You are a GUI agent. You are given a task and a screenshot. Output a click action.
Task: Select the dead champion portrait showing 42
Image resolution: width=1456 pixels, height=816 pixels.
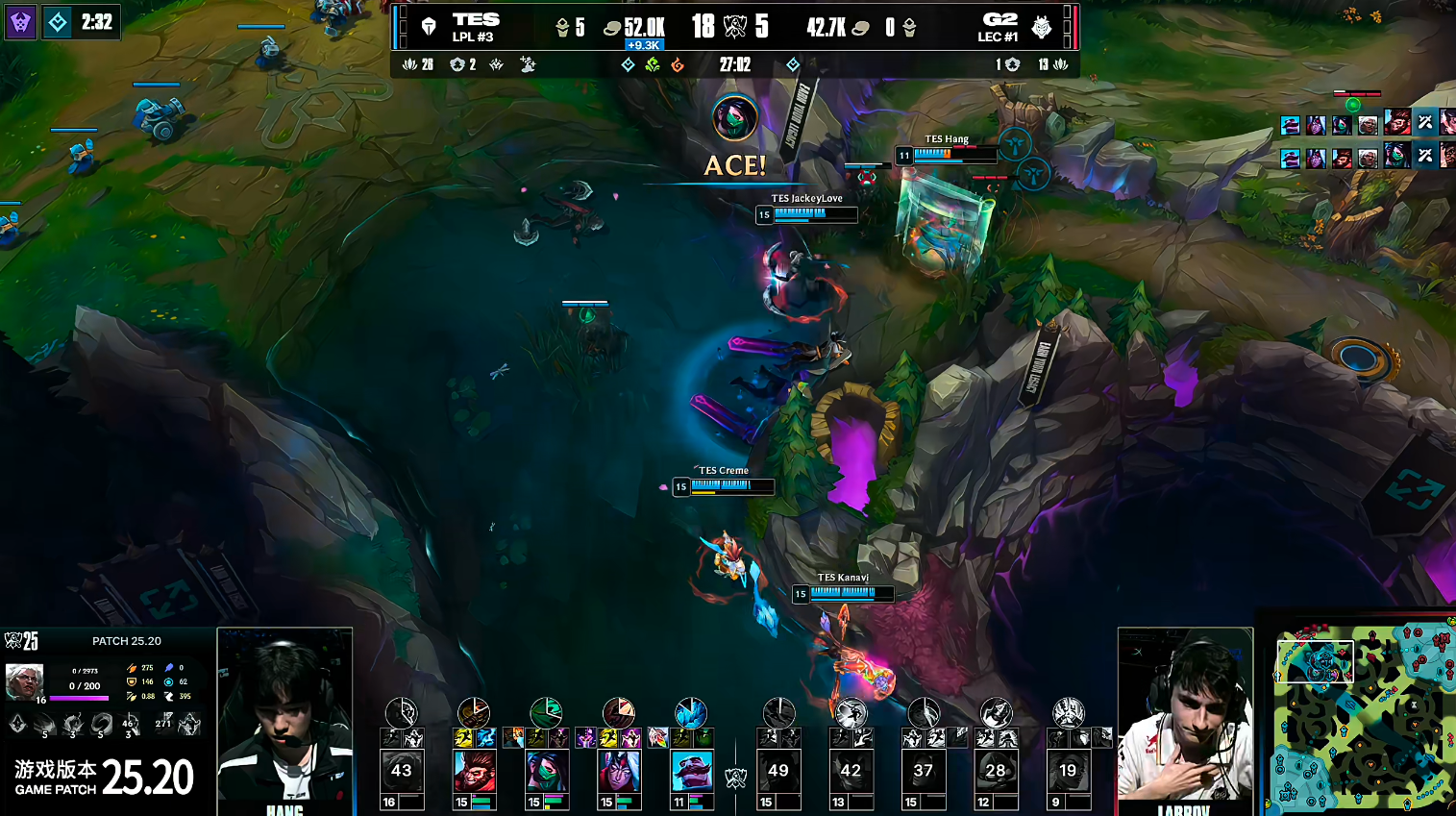851,772
